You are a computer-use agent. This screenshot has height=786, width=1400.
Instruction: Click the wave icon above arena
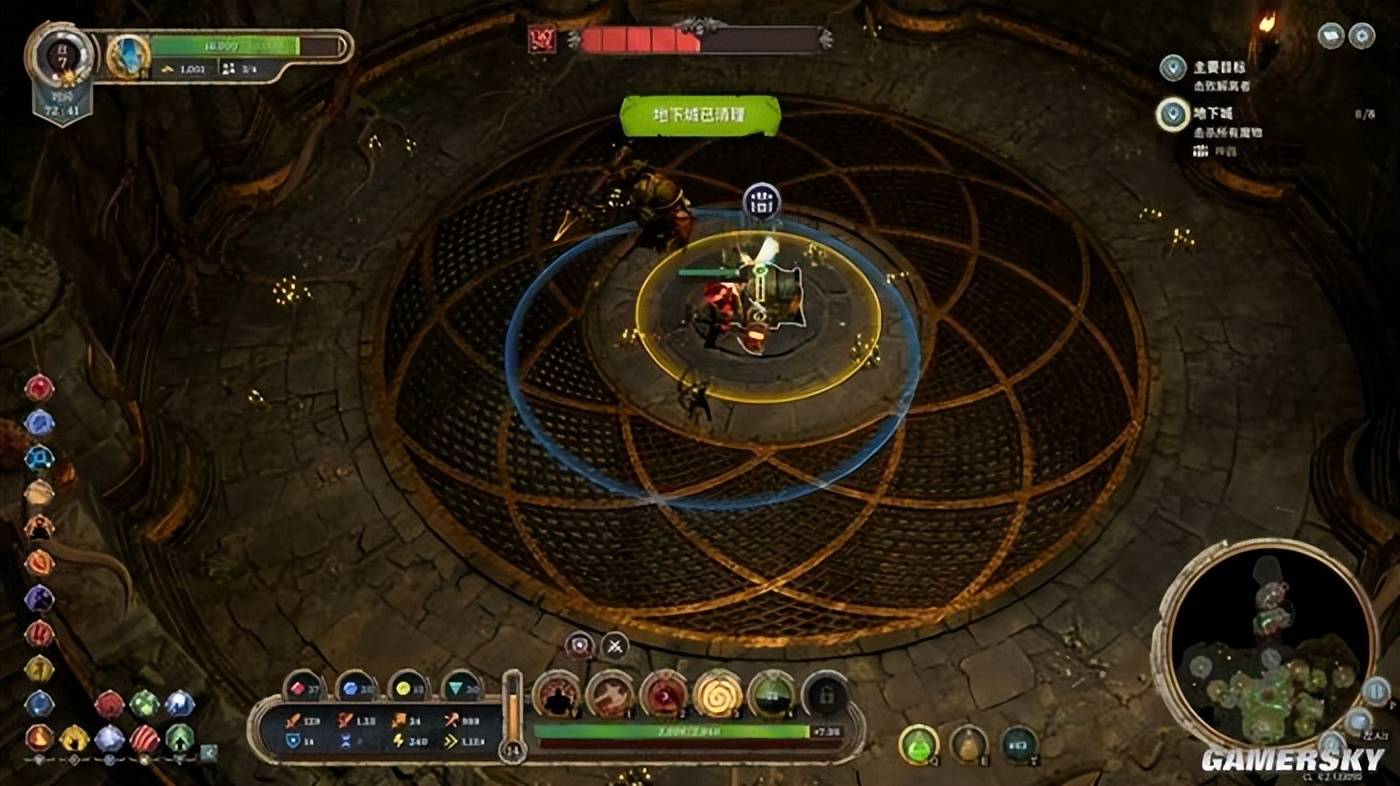[x=762, y=202]
